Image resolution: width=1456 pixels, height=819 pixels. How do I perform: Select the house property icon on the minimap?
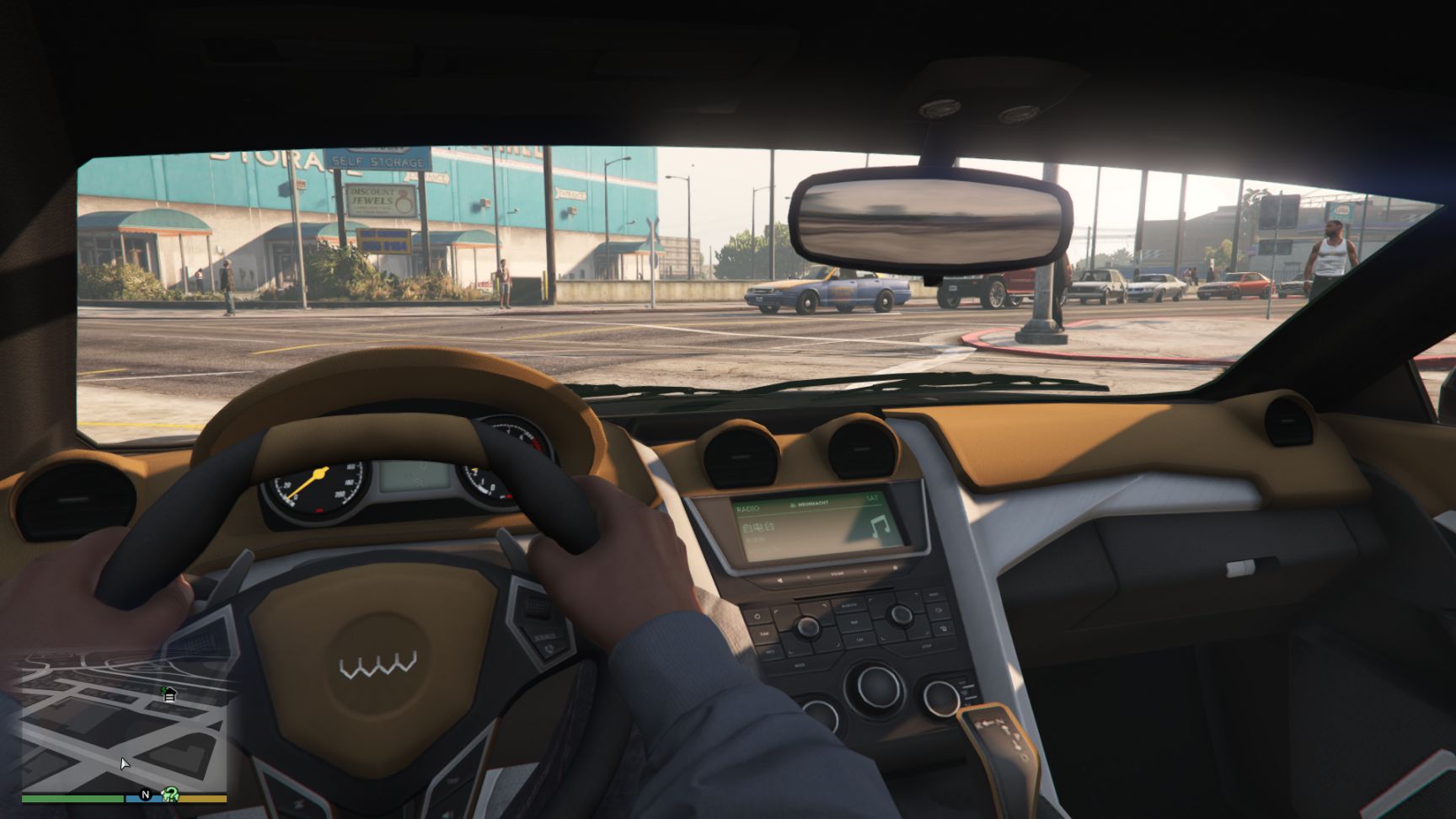point(169,694)
